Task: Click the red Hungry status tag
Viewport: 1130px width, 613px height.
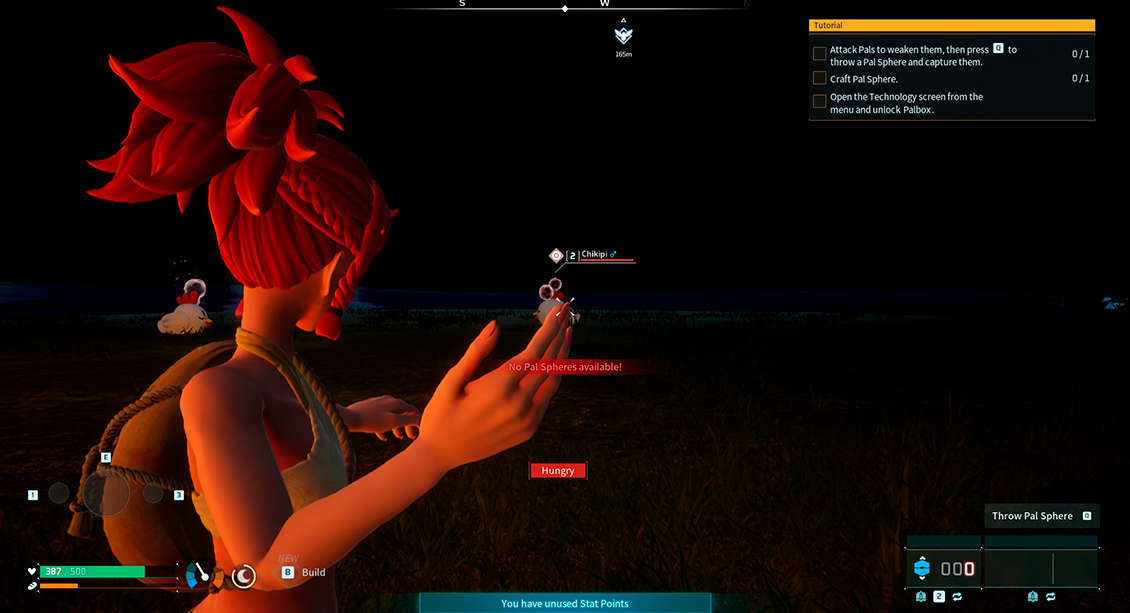Action: pyautogui.click(x=558, y=470)
